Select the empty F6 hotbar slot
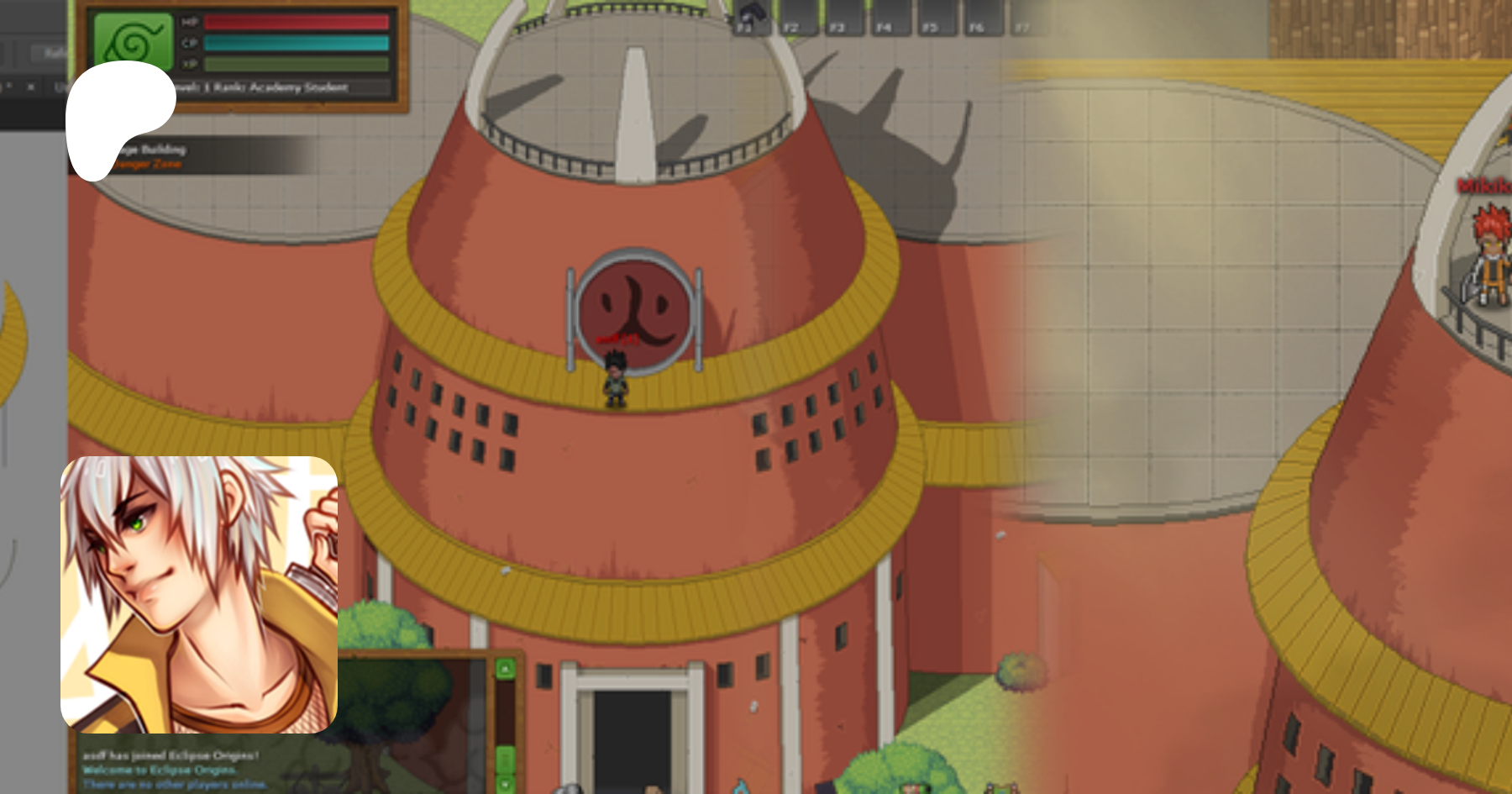 [979, 16]
